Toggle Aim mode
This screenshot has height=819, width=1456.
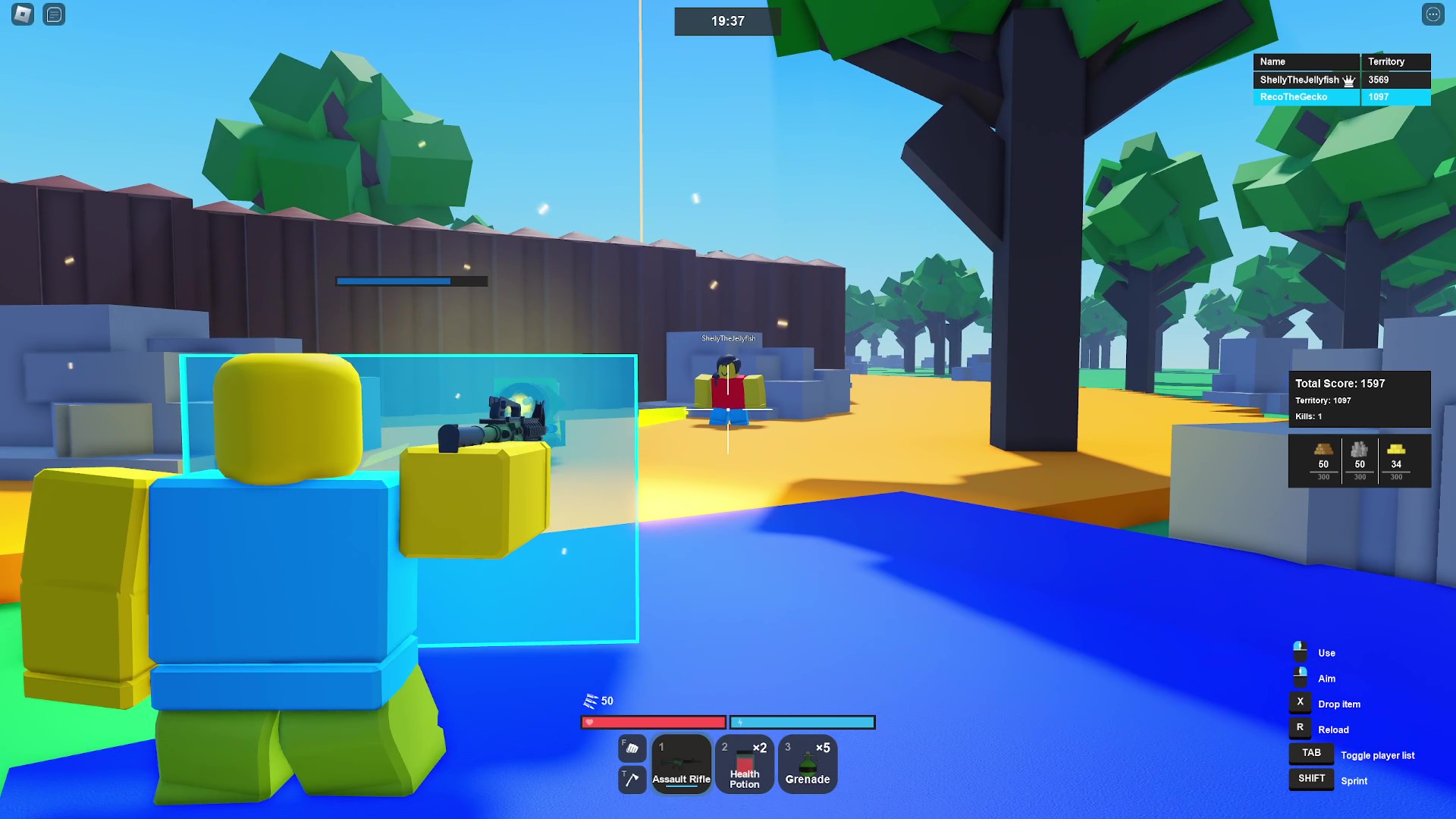point(1300,678)
